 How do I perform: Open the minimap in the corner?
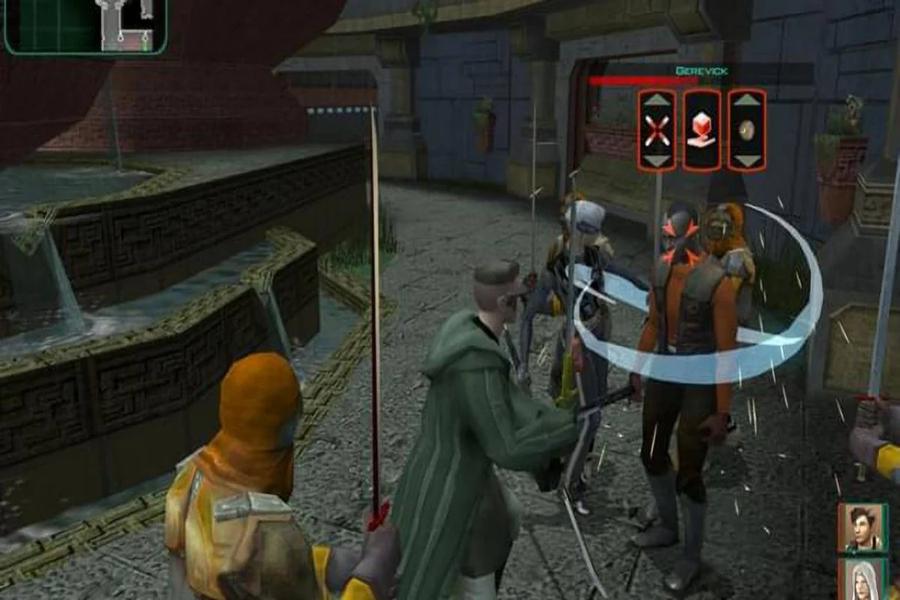[84, 26]
